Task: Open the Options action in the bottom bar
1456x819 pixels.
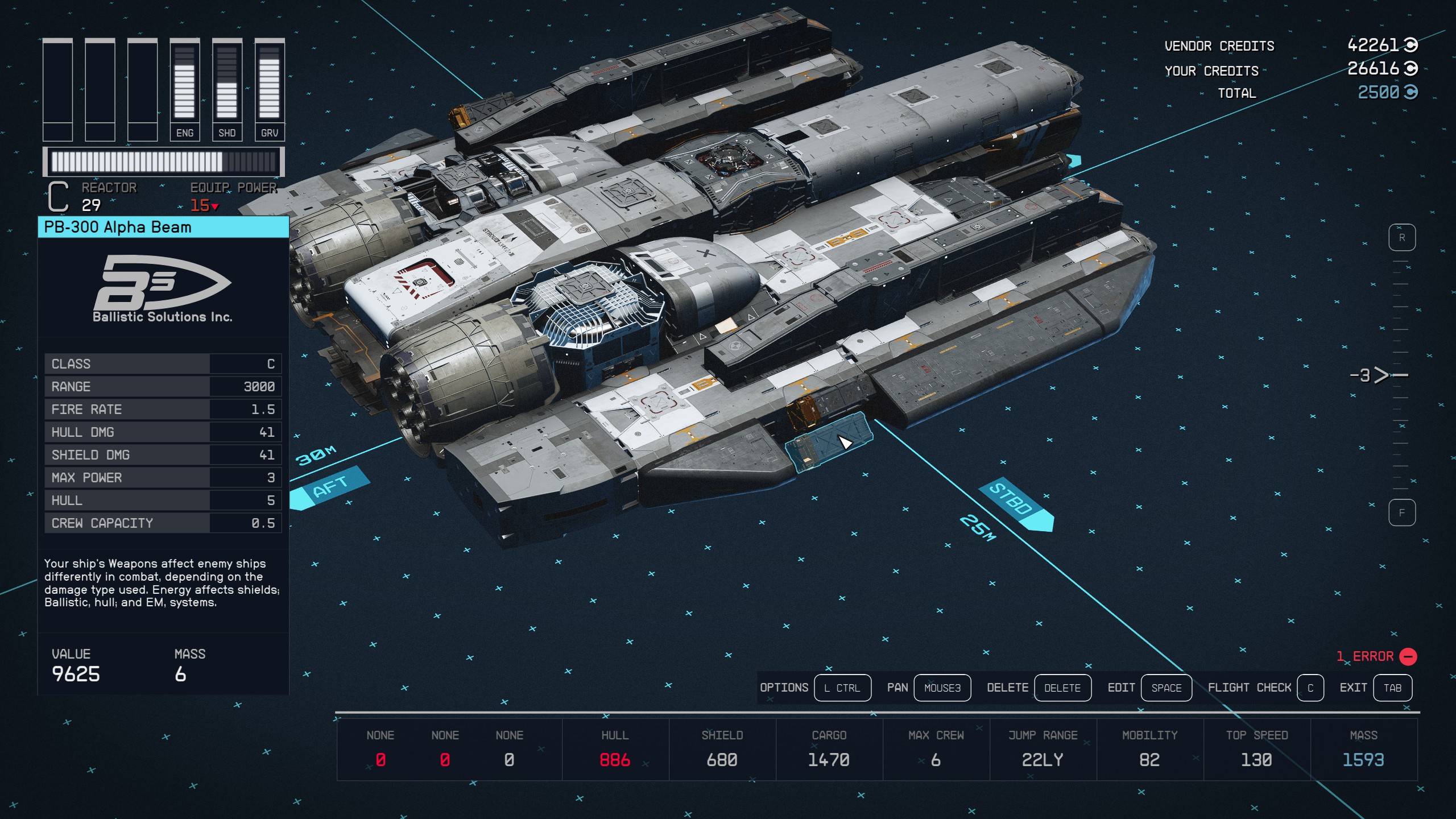Action: point(842,688)
